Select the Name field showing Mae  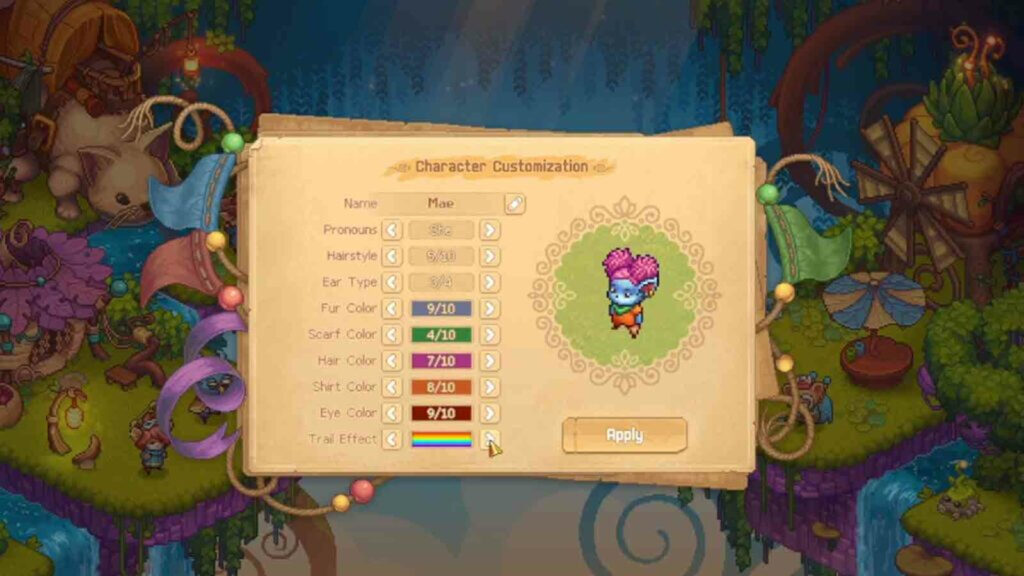point(440,203)
